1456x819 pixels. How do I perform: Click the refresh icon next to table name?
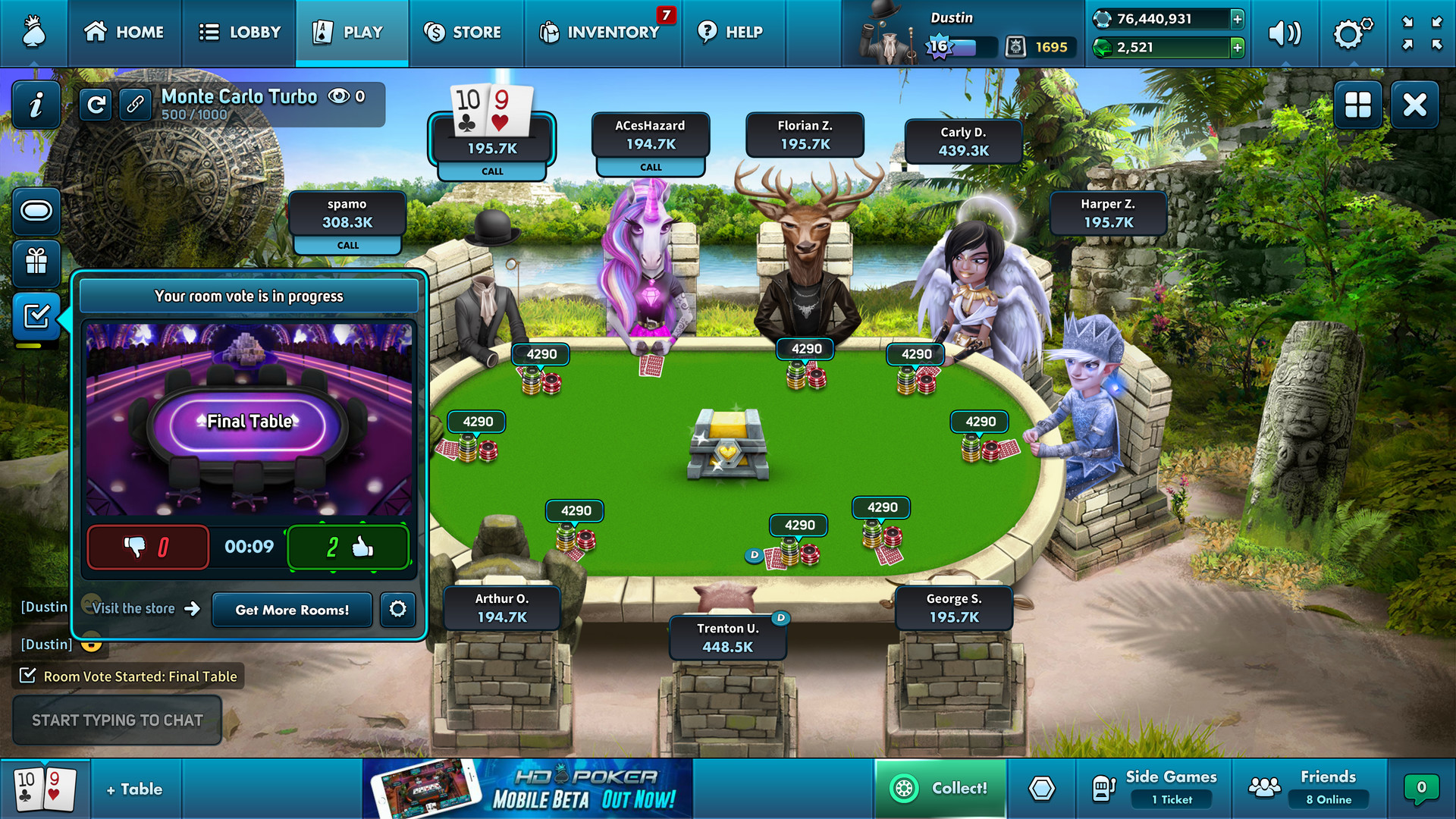96,105
